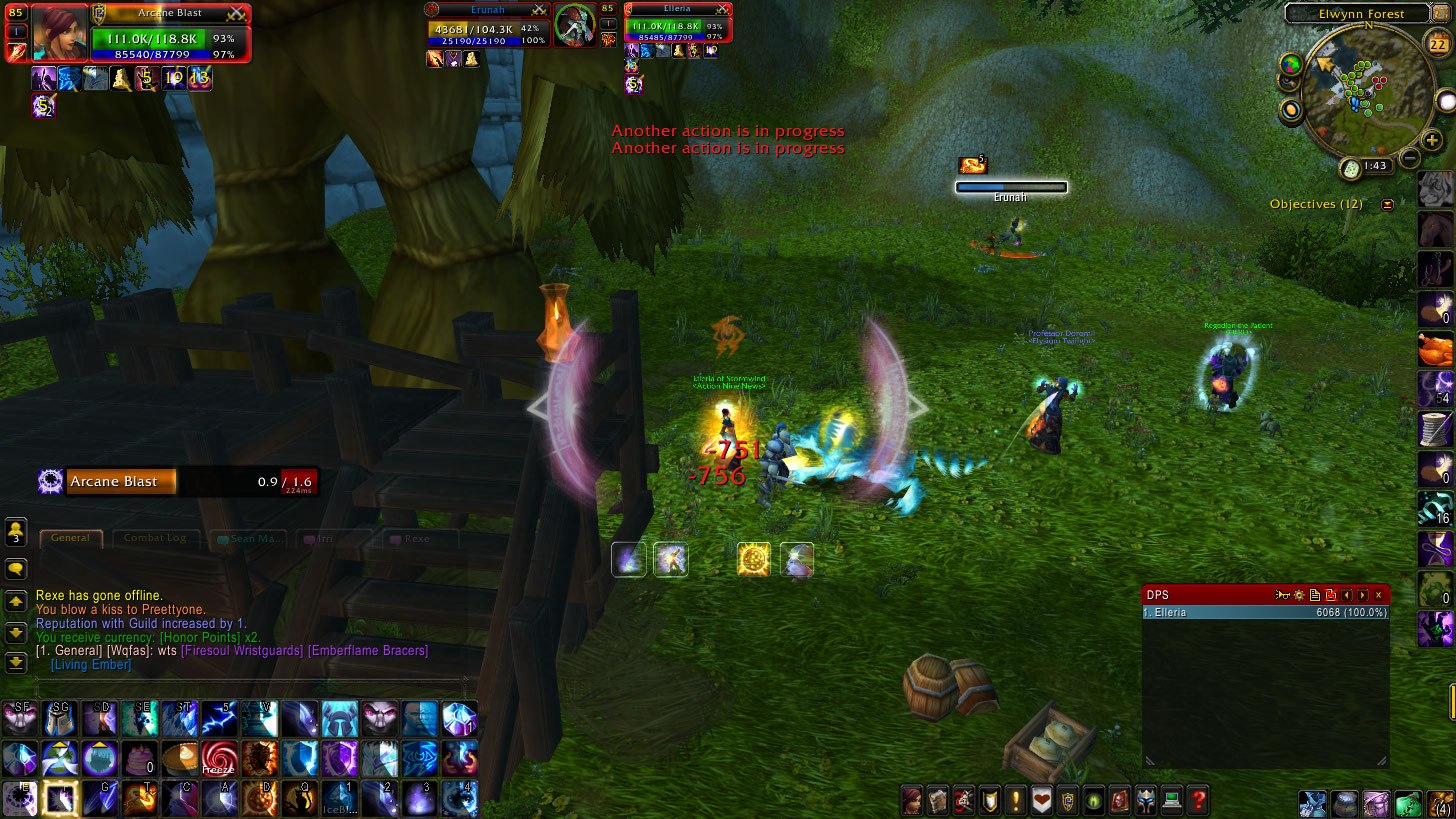Close the DPS meter window
Image resolution: width=1456 pixels, height=819 pixels.
(1380, 595)
